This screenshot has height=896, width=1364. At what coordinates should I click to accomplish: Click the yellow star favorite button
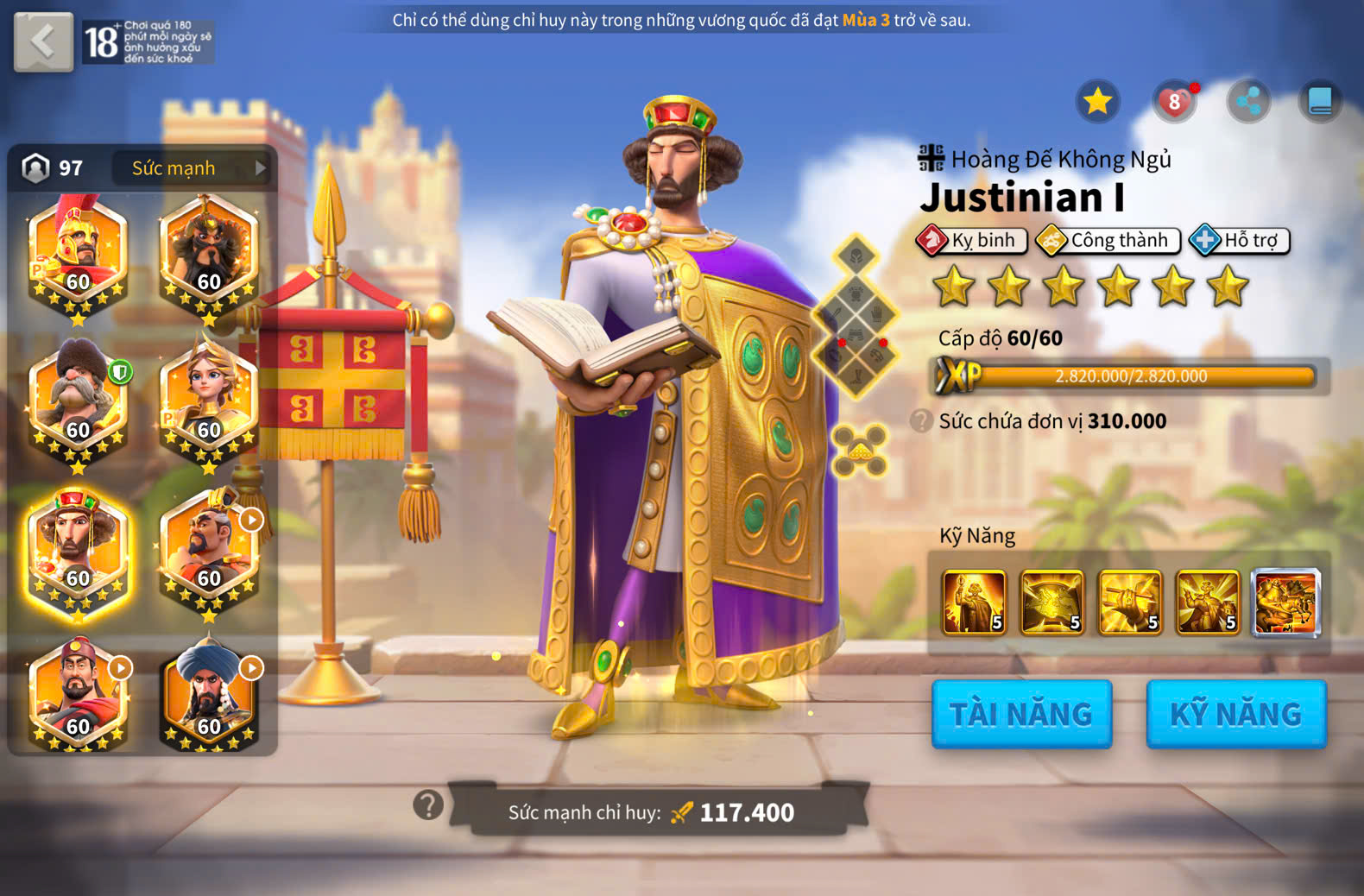pos(1097,102)
